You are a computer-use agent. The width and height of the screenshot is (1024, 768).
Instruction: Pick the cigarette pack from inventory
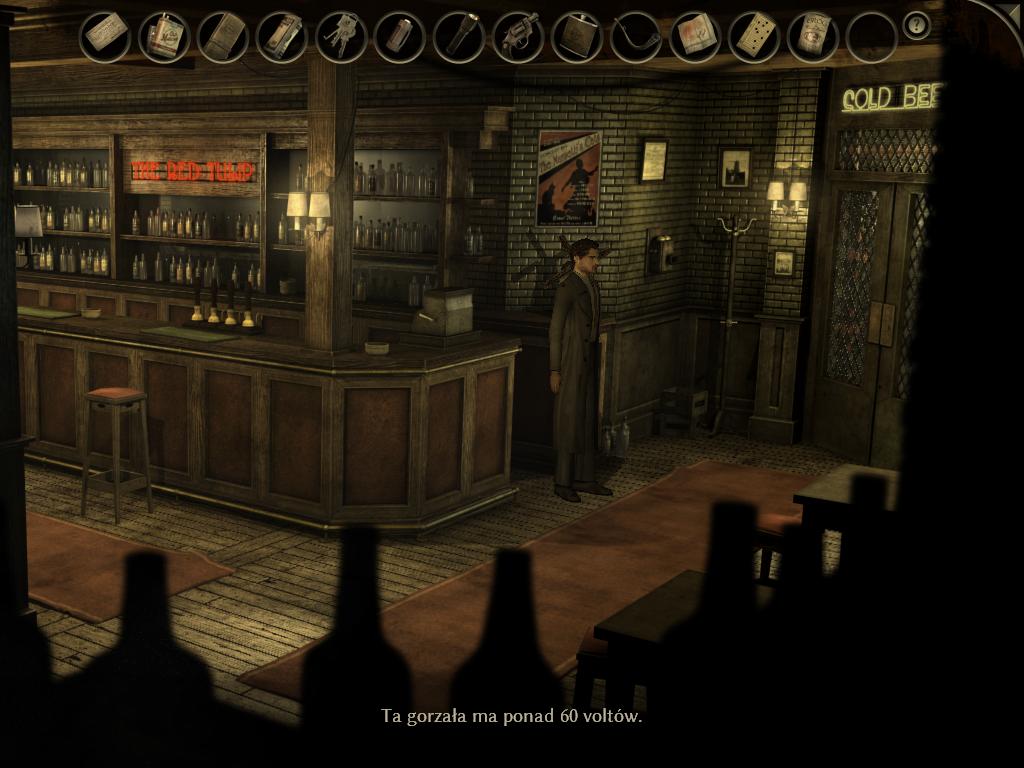click(164, 37)
